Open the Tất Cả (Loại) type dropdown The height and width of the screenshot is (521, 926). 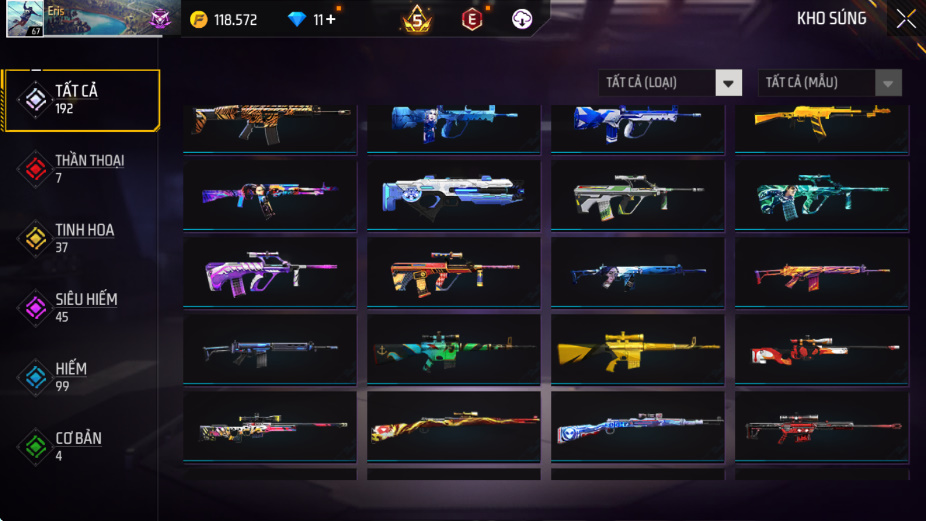(670, 83)
